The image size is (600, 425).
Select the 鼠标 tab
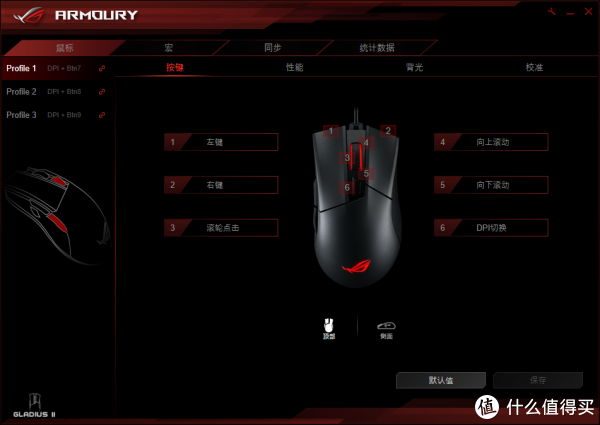coord(65,47)
